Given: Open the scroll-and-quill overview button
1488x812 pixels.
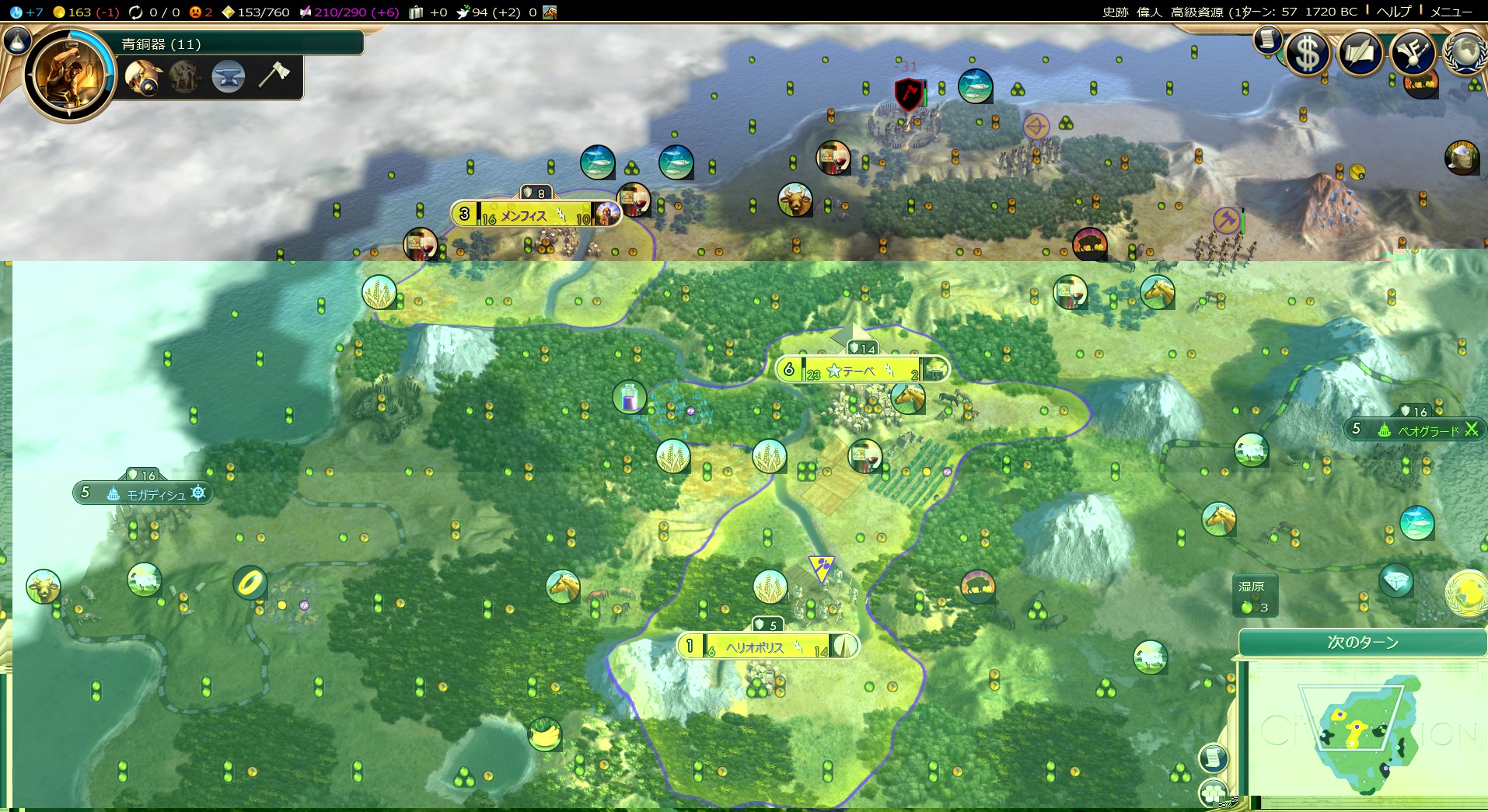Looking at the screenshot, I should [1361, 54].
